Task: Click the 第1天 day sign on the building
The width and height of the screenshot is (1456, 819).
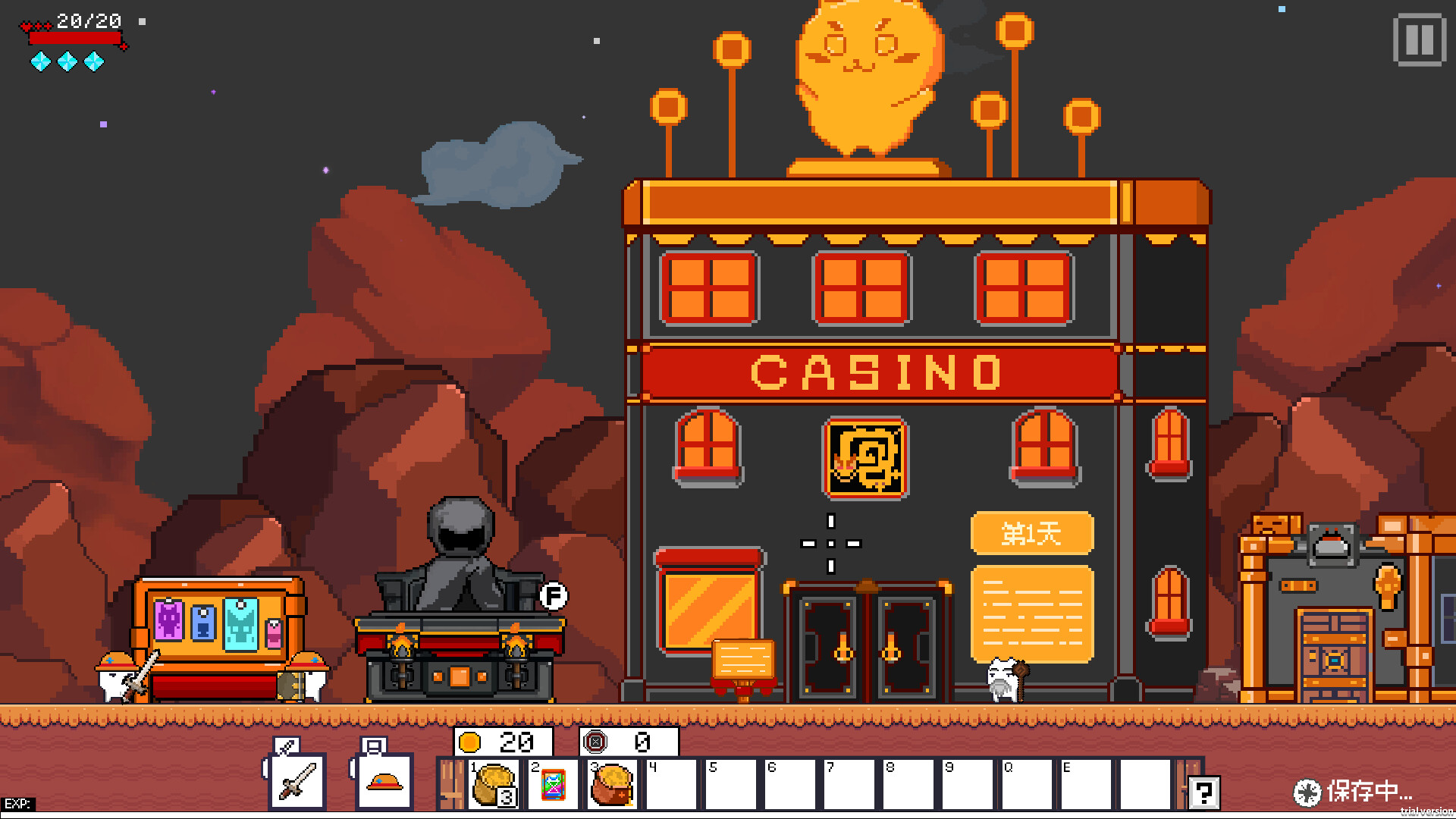Action: (x=1032, y=532)
